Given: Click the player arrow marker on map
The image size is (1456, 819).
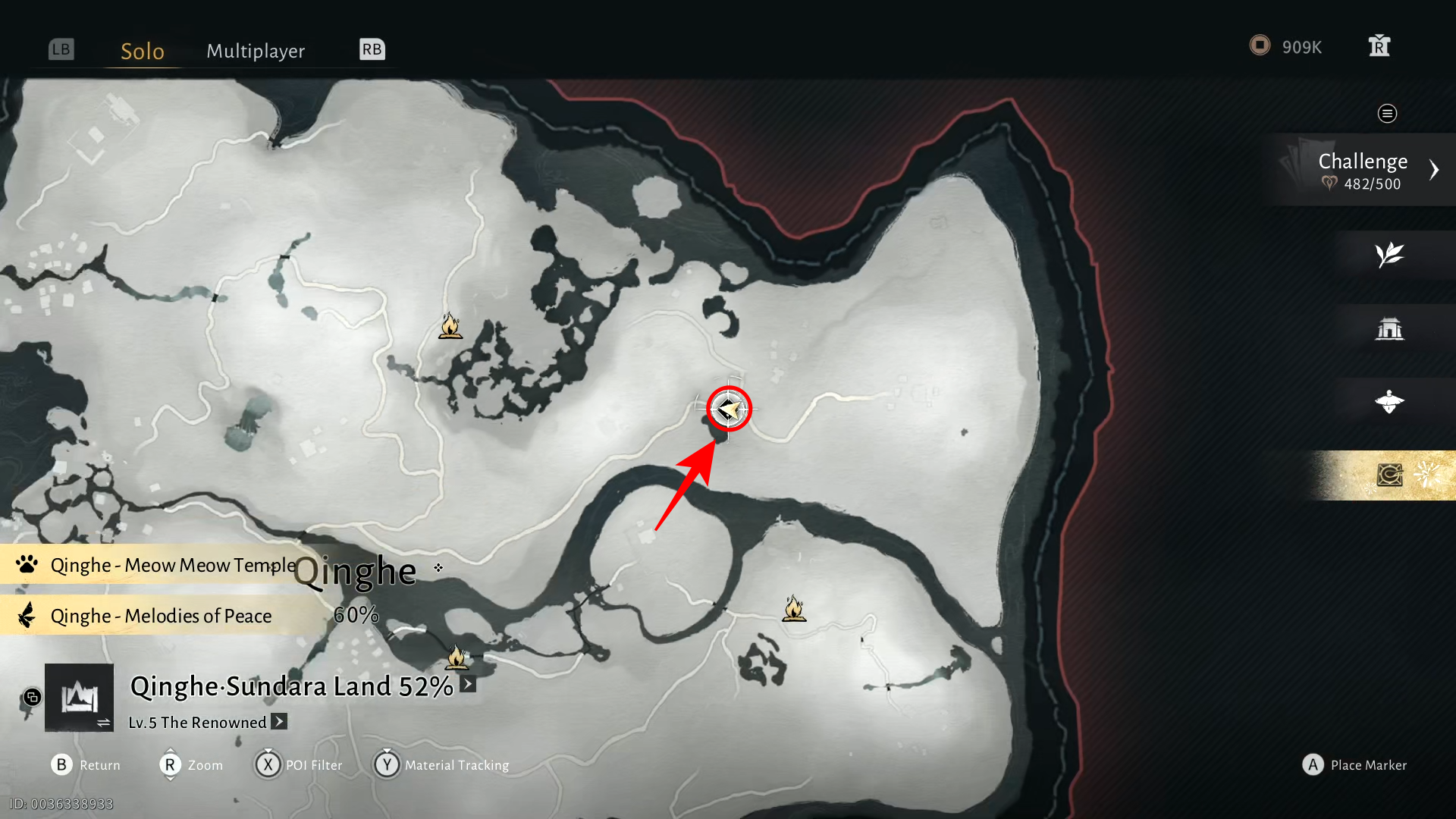Looking at the screenshot, I should click(729, 409).
